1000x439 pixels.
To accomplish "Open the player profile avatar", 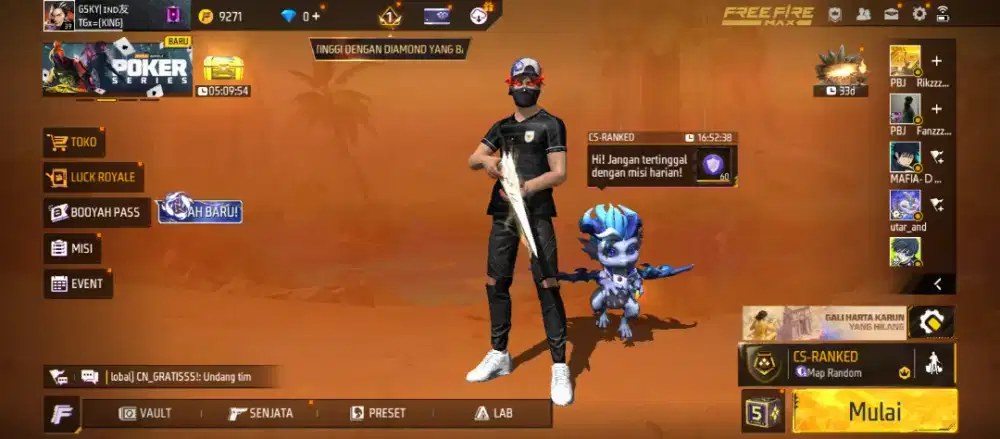I will point(58,16).
